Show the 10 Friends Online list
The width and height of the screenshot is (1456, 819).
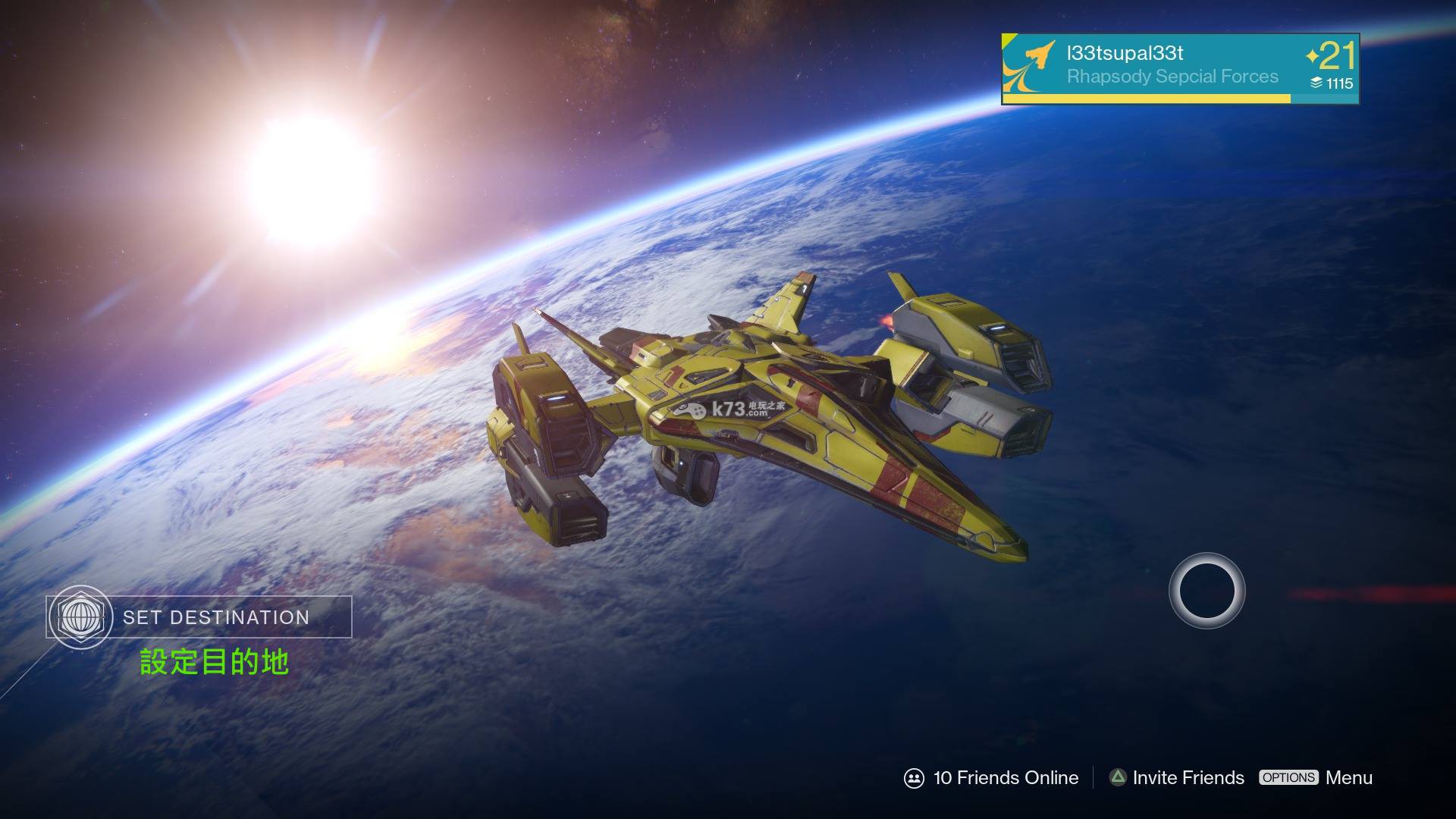991,778
